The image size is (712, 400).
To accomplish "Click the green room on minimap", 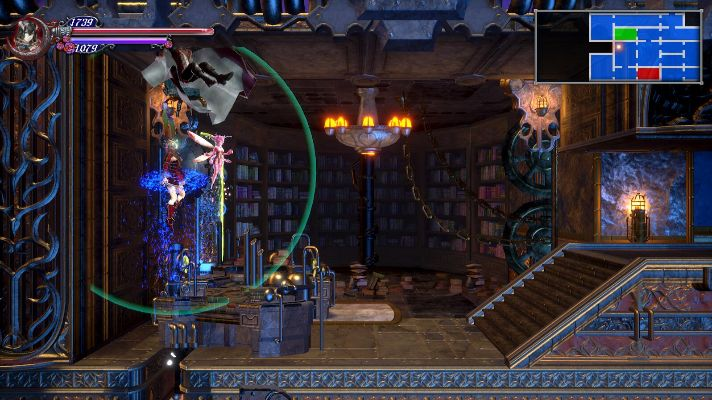I will point(625,34).
